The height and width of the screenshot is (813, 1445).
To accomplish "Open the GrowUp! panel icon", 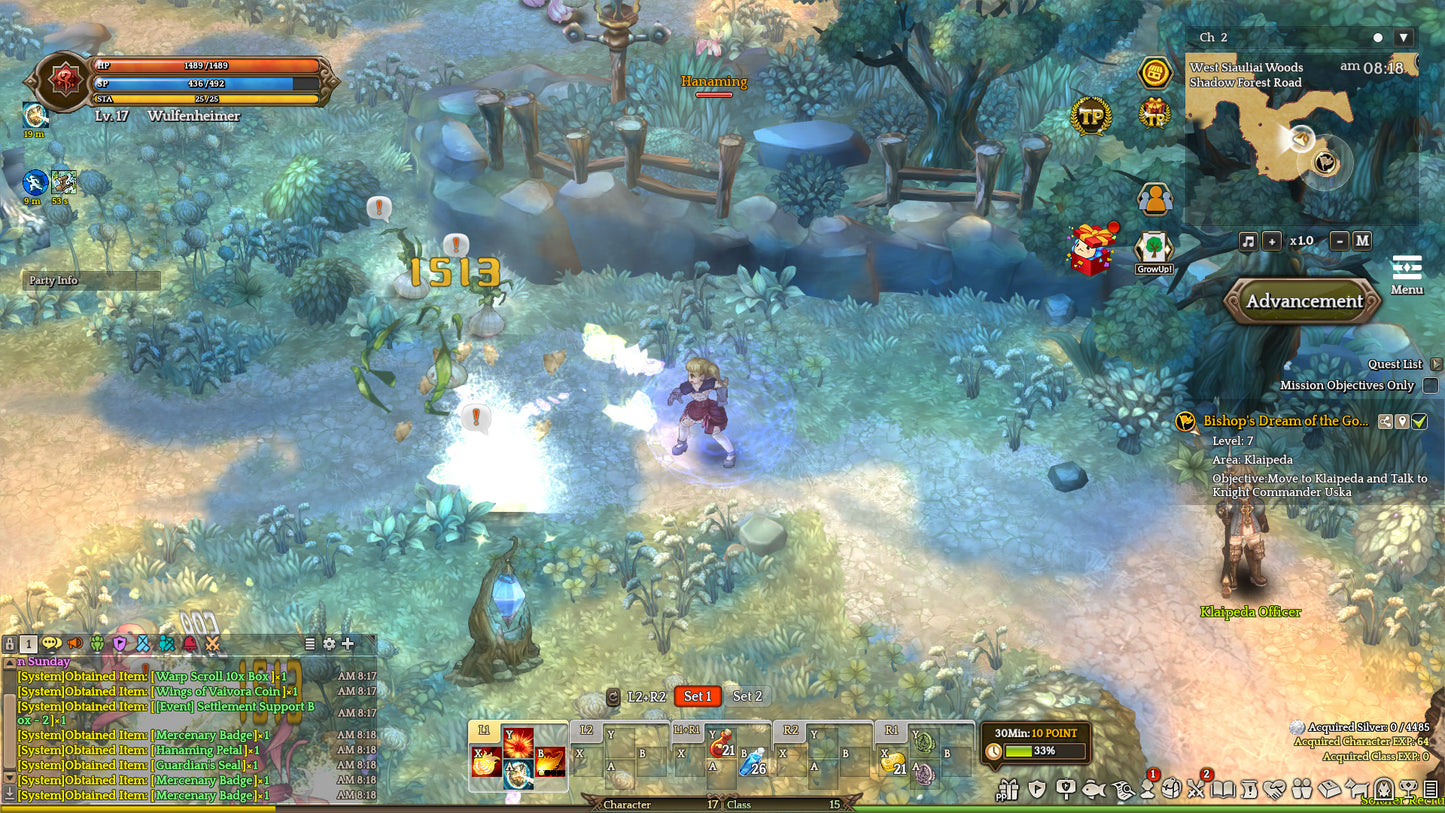I will tap(1154, 245).
